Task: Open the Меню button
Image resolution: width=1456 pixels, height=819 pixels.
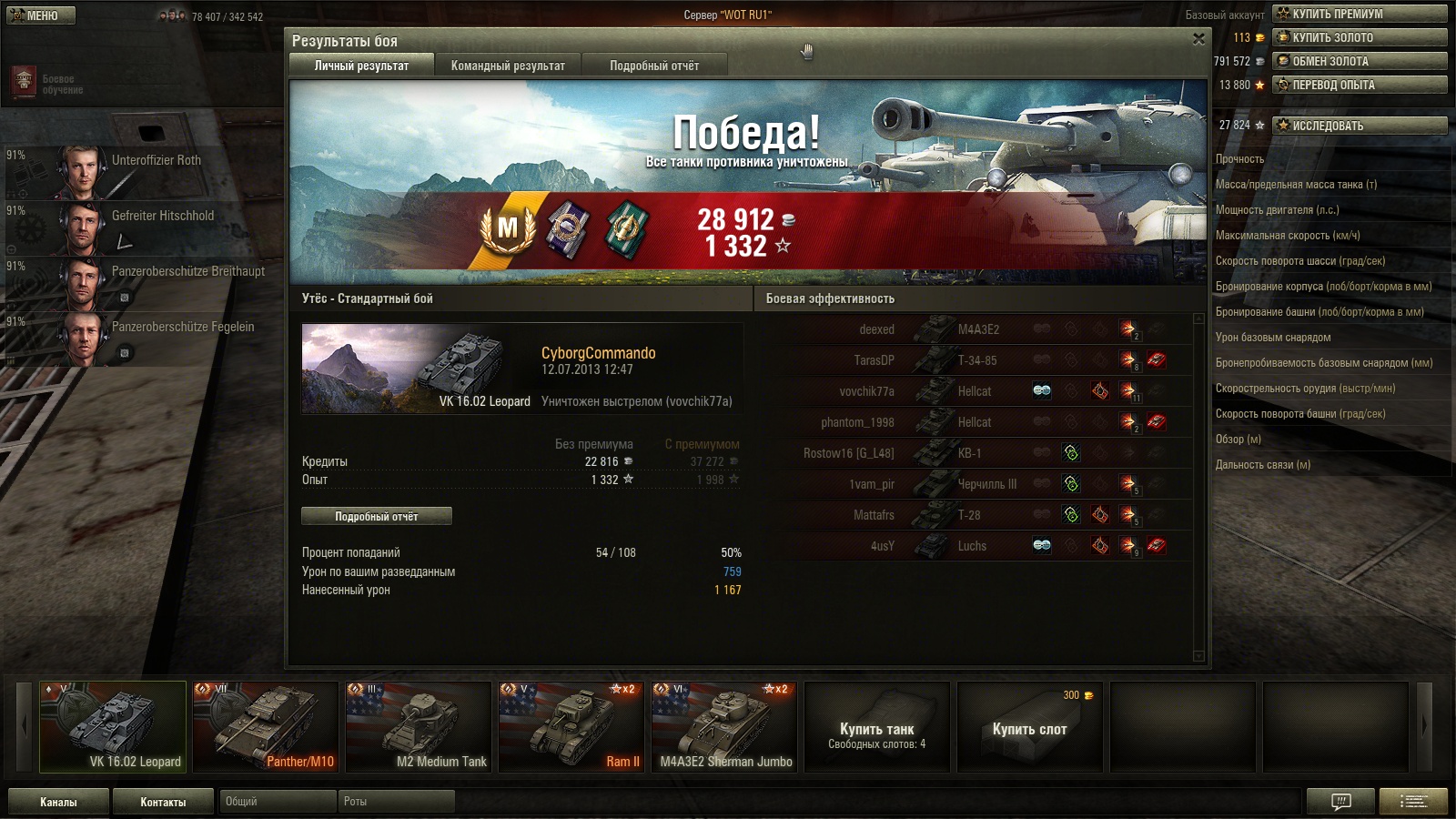Action: pyautogui.click(x=41, y=15)
